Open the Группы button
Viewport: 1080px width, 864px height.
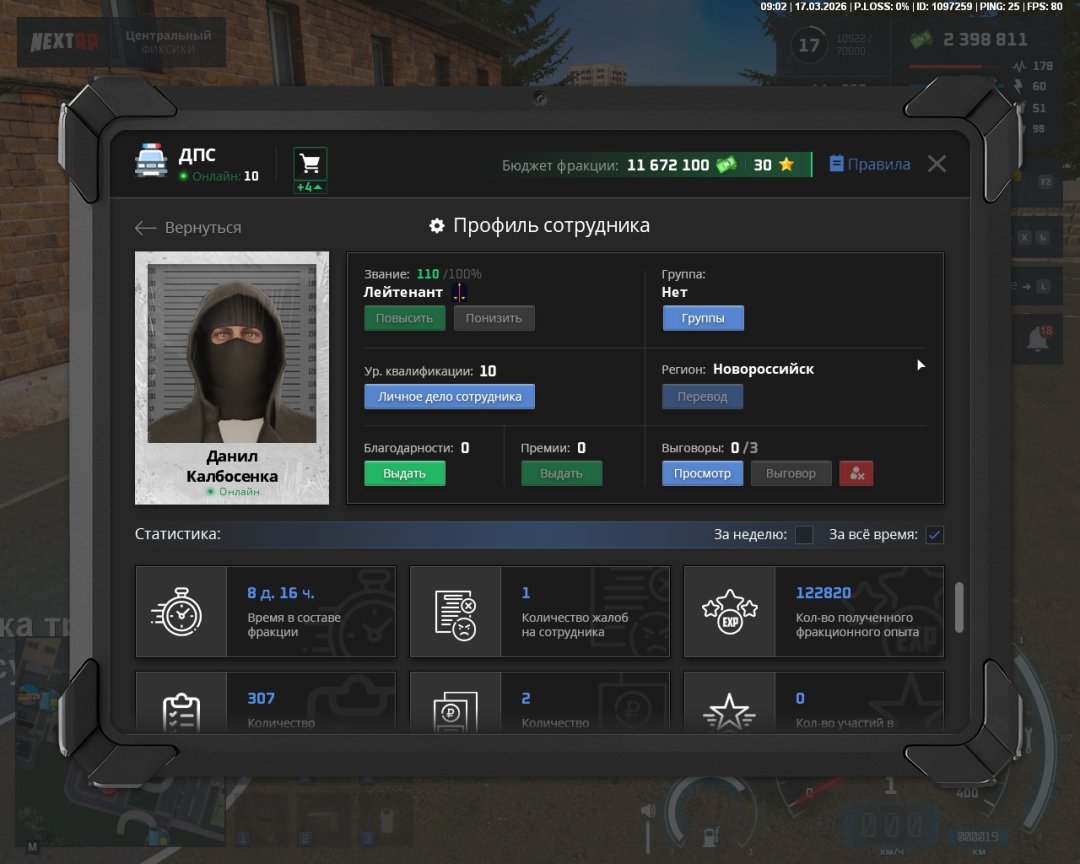(703, 318)
